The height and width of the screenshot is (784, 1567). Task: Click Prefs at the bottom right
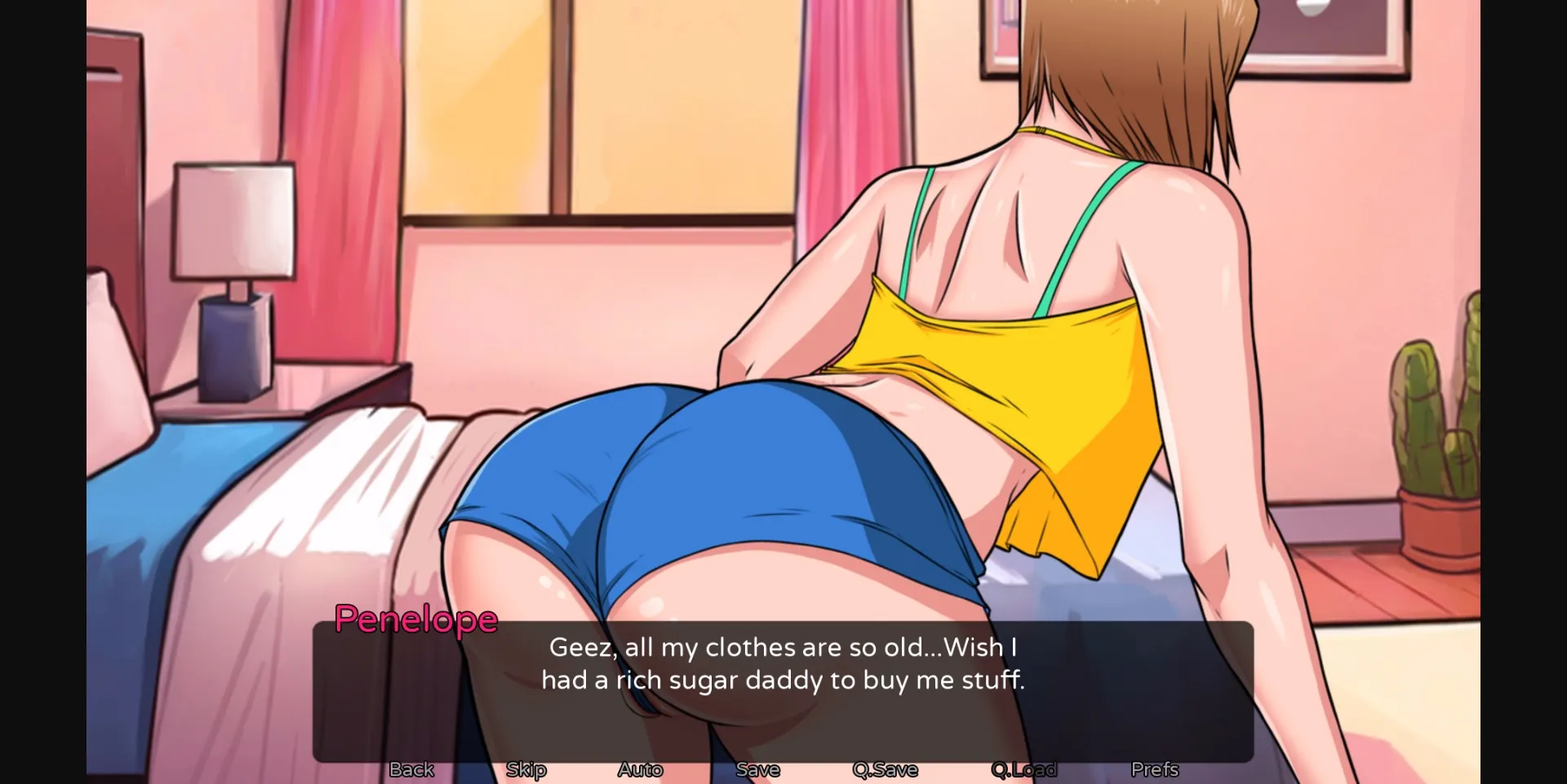1154,768
